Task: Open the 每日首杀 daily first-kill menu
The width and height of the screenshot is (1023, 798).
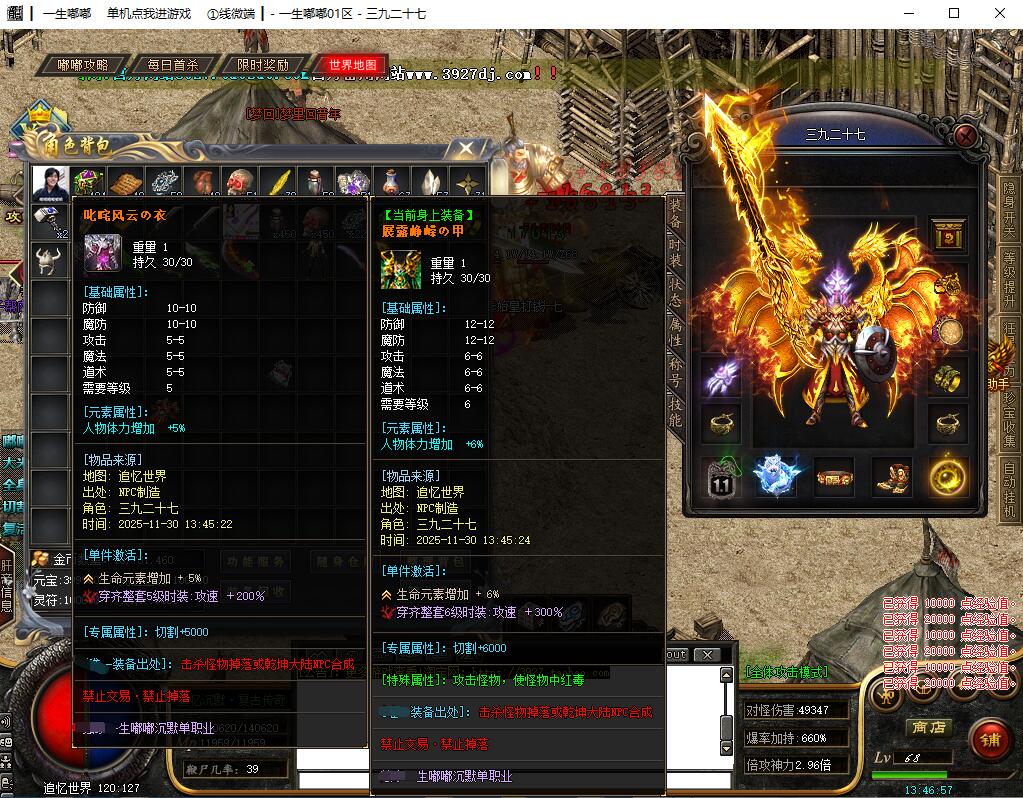Action: (x=172, y=65)
